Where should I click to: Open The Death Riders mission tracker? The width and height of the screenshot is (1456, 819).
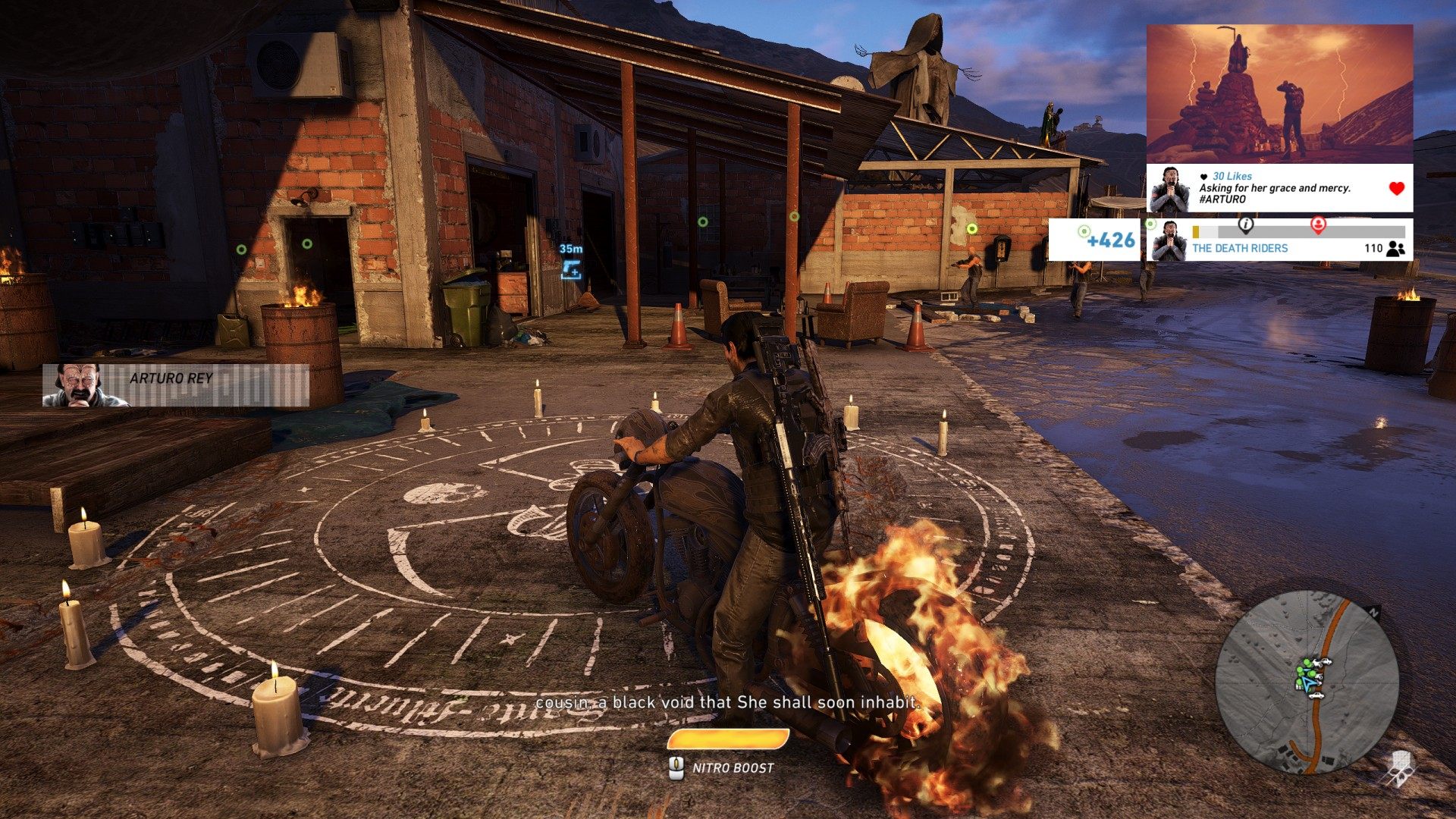pos(1239,248)
